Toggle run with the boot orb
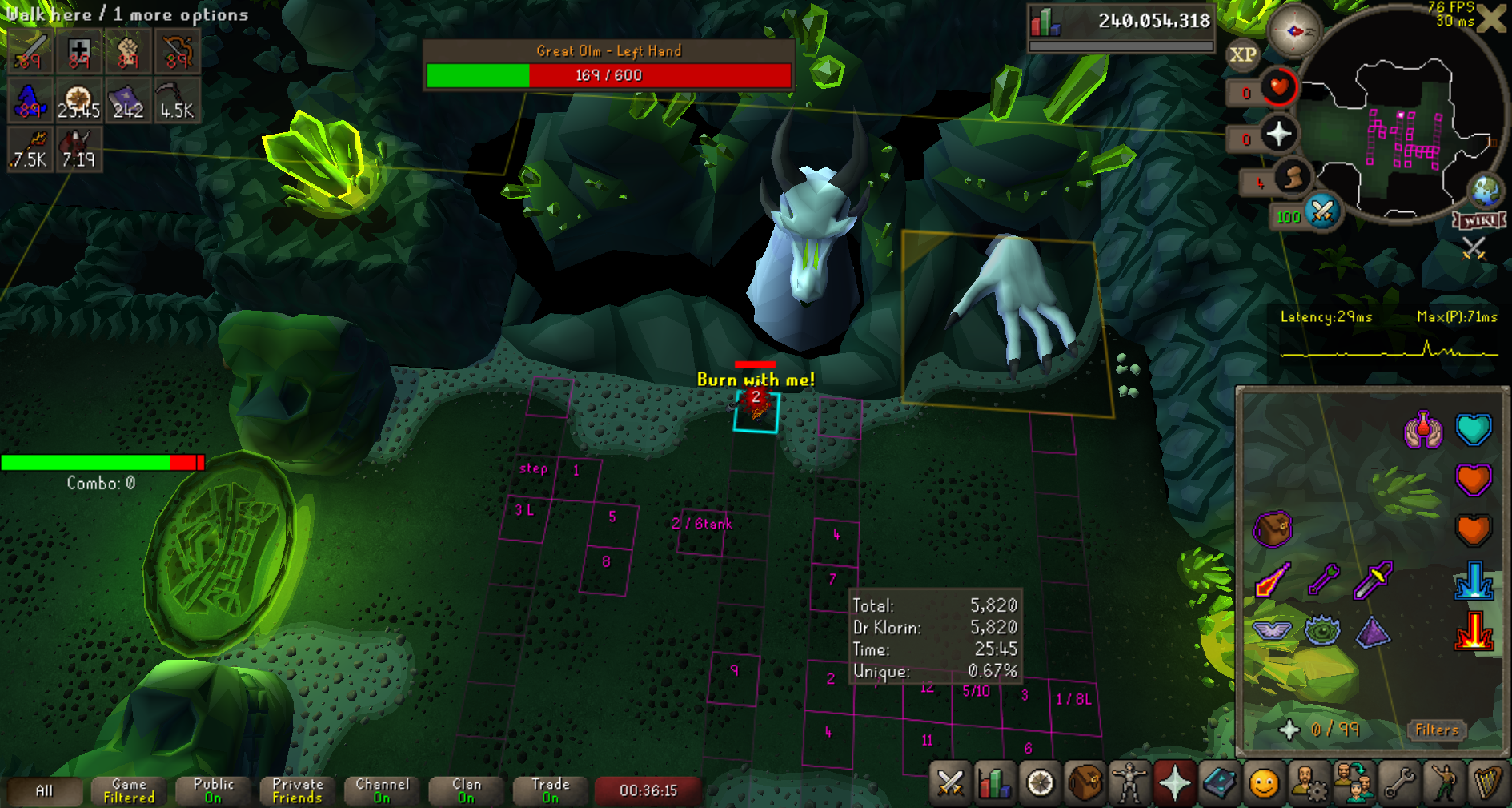Viewport: 1512px width, 808px height. [1292, 179]
